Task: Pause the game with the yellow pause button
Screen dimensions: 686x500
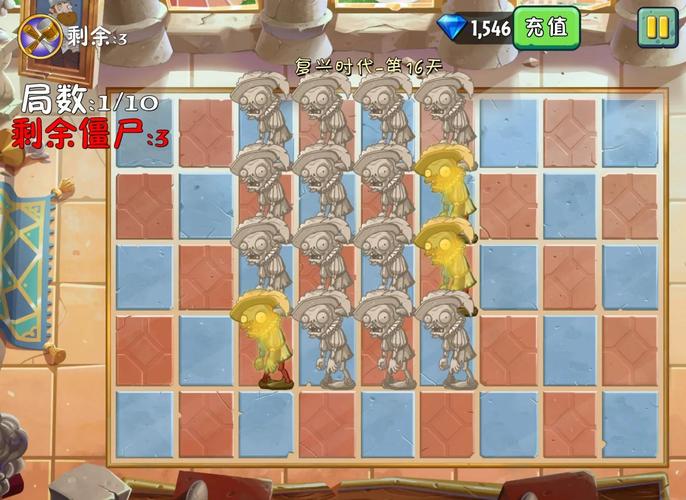Action: pyautogui.click(x=657, y=28)
